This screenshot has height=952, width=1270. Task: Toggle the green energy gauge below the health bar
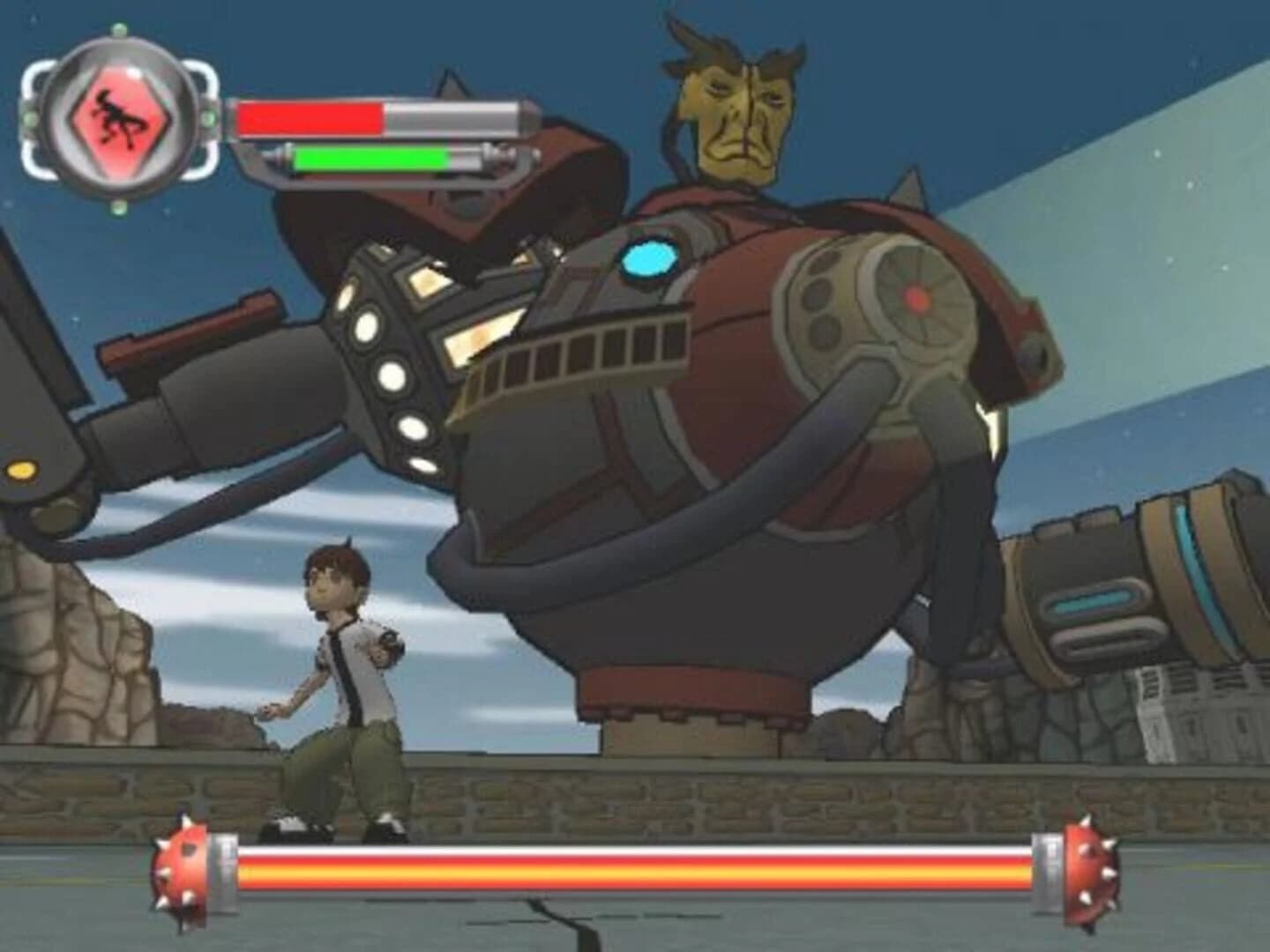pyautogui.click(x=370, y=160)
